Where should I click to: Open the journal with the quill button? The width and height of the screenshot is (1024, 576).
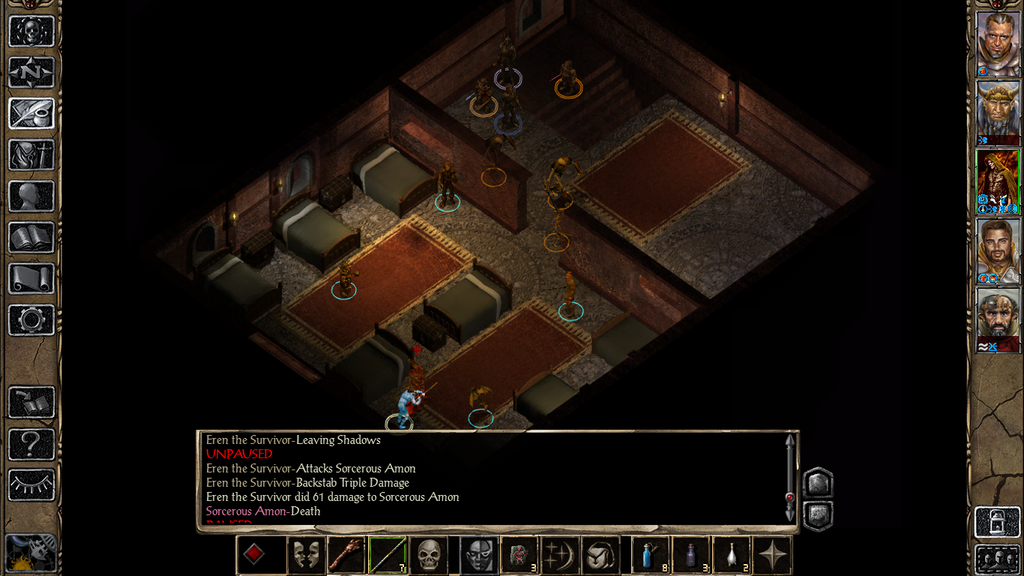click(31, 113)
